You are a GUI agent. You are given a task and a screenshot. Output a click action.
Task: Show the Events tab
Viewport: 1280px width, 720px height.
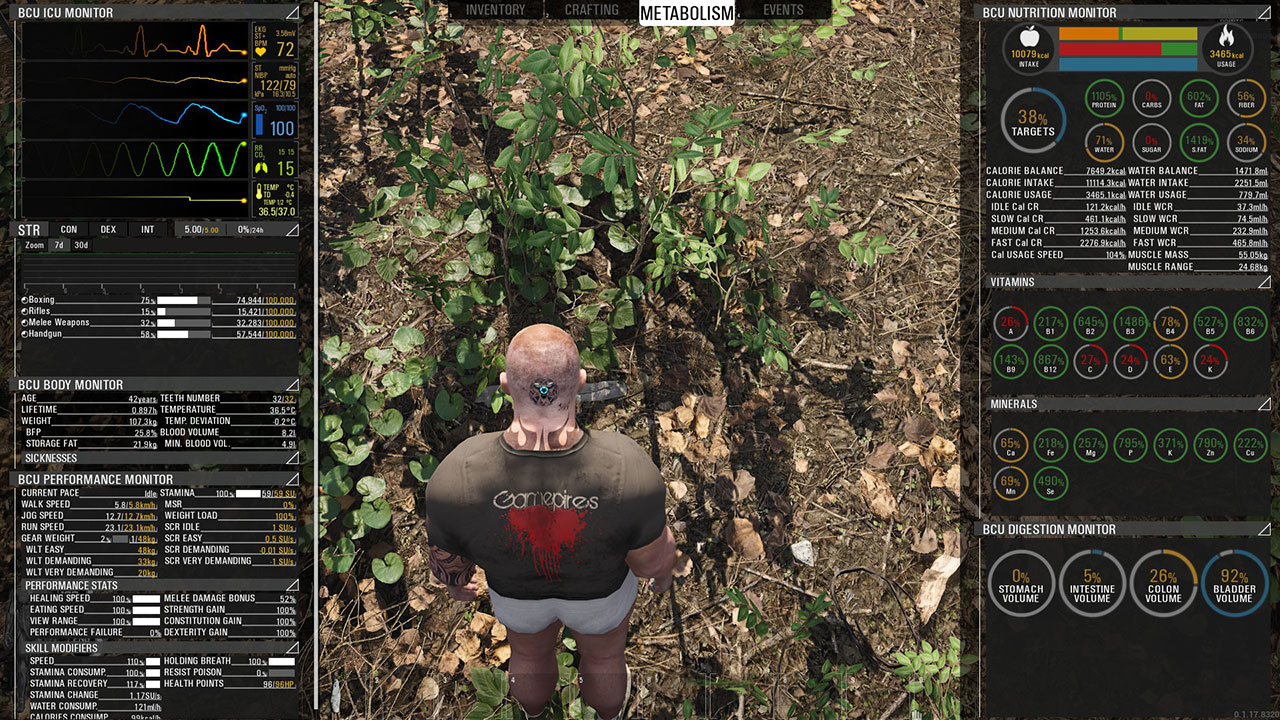(783, 10)
